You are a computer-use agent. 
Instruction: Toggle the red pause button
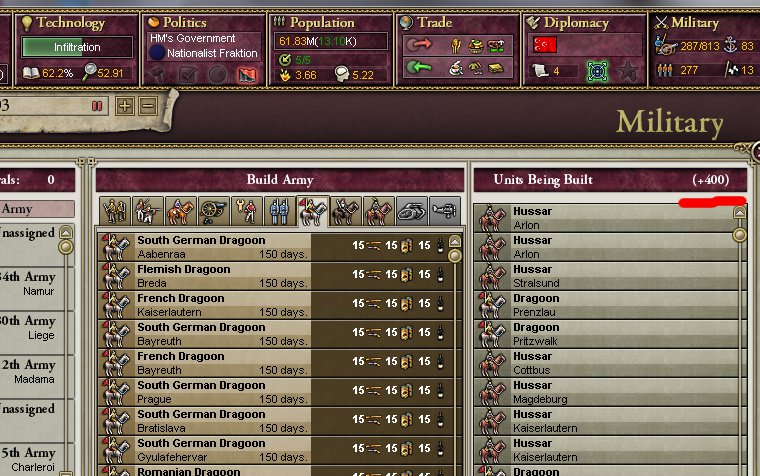(97, 105)
